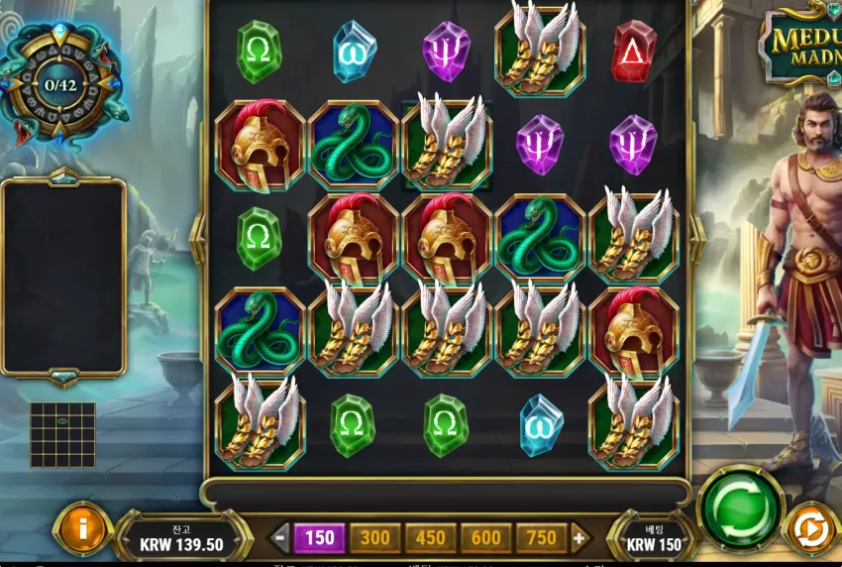Viewport: 842px width, 567px height.
Task: Select the 150 bet amount
Action: click(x=319, y=538)
